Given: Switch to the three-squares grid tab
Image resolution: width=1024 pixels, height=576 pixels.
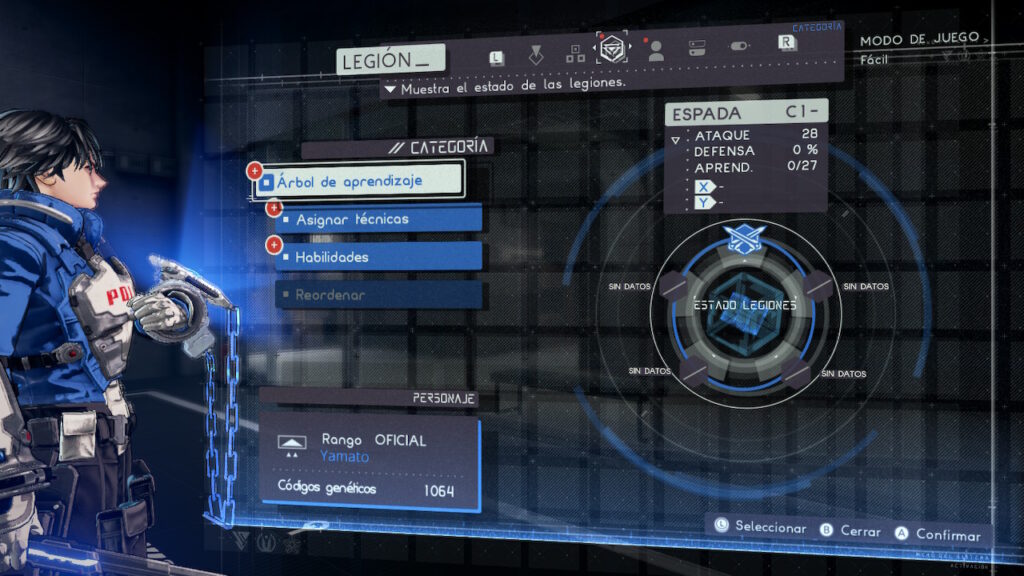Looking at the screenshot, I should pyautogui.click(x=575, y=53).
